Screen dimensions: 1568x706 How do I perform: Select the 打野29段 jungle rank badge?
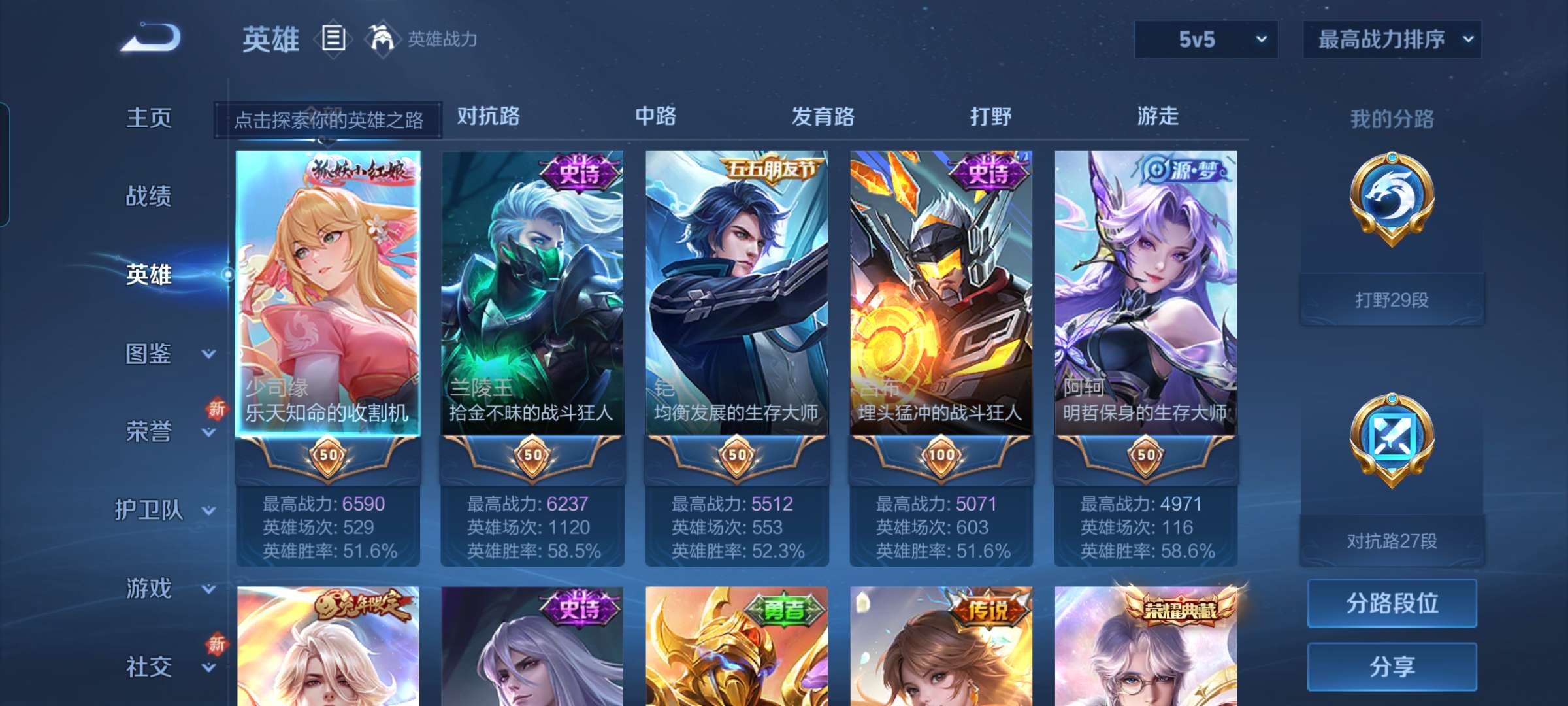coord(1390,216)
